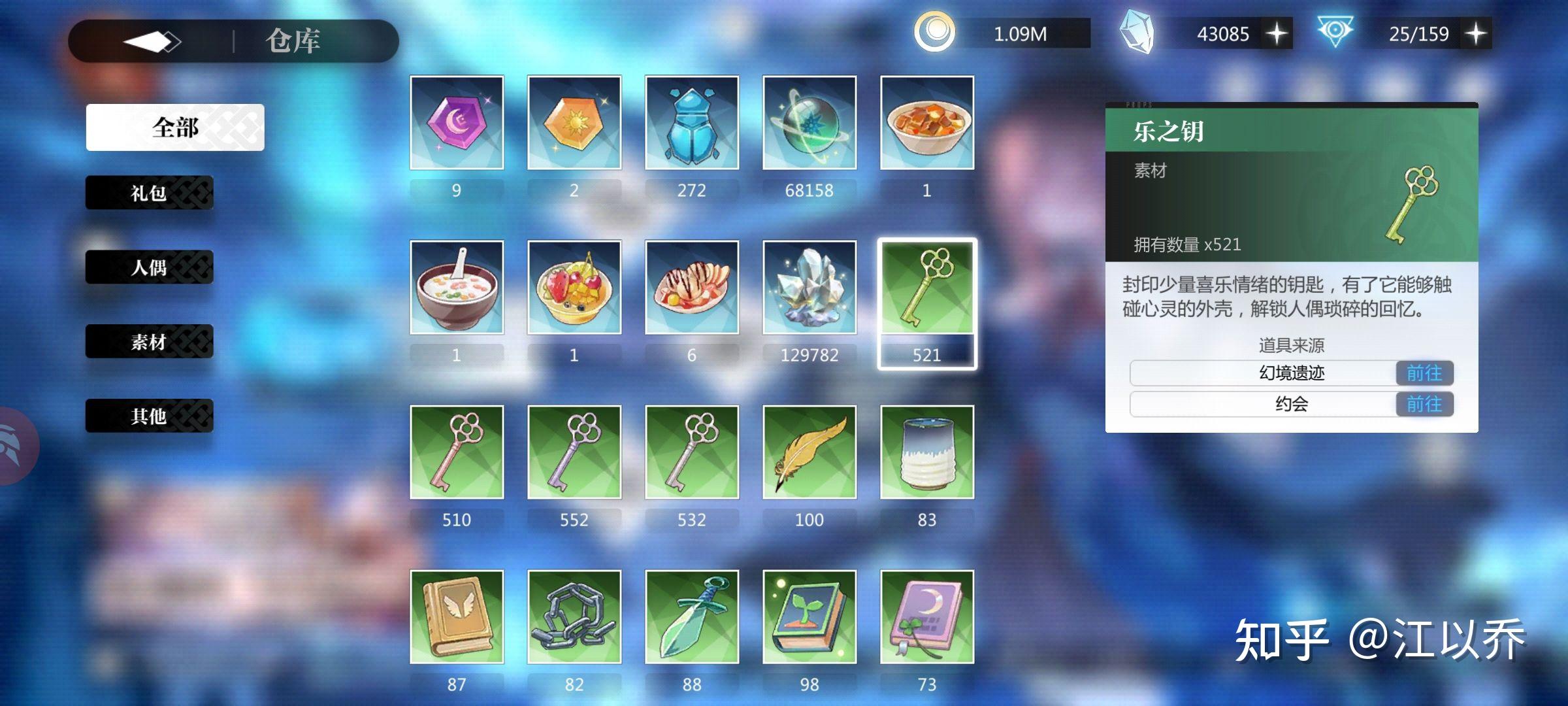Screen dimensions: 1568x706
Task: Go back using the arrow button
Action: (152, 42)
